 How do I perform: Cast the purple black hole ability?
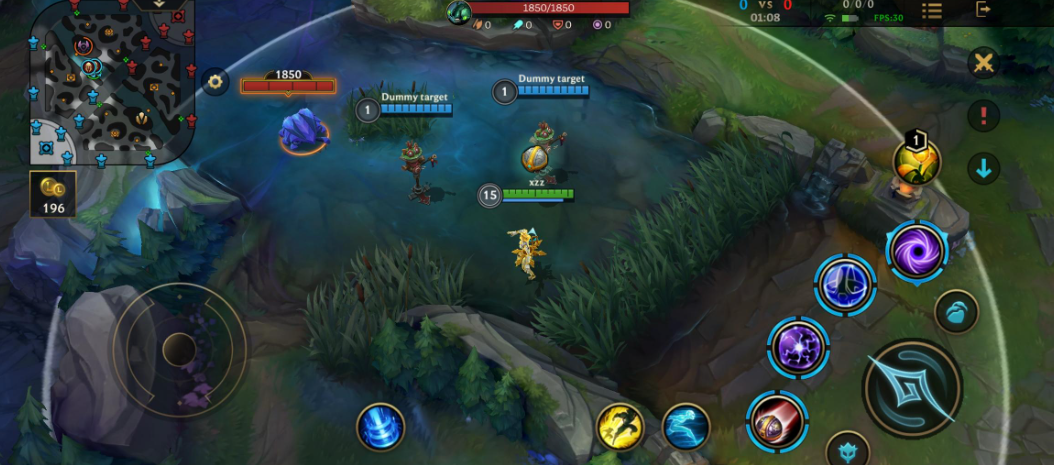917,249
